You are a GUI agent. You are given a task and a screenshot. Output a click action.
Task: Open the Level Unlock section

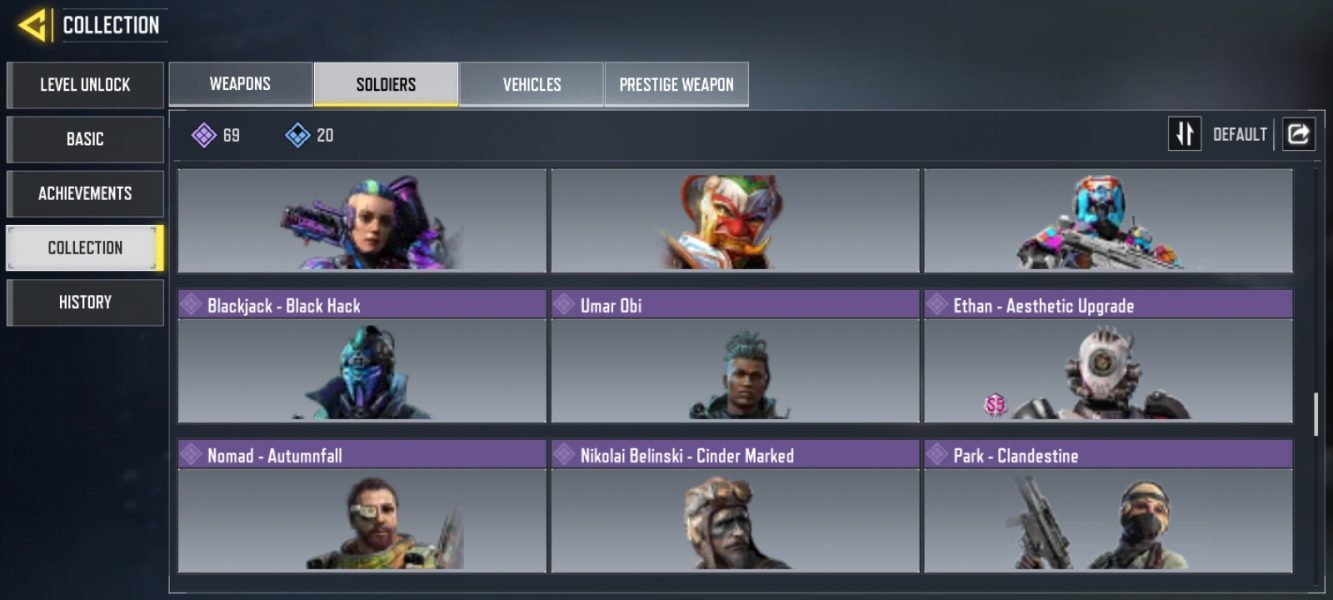(85, 85)
